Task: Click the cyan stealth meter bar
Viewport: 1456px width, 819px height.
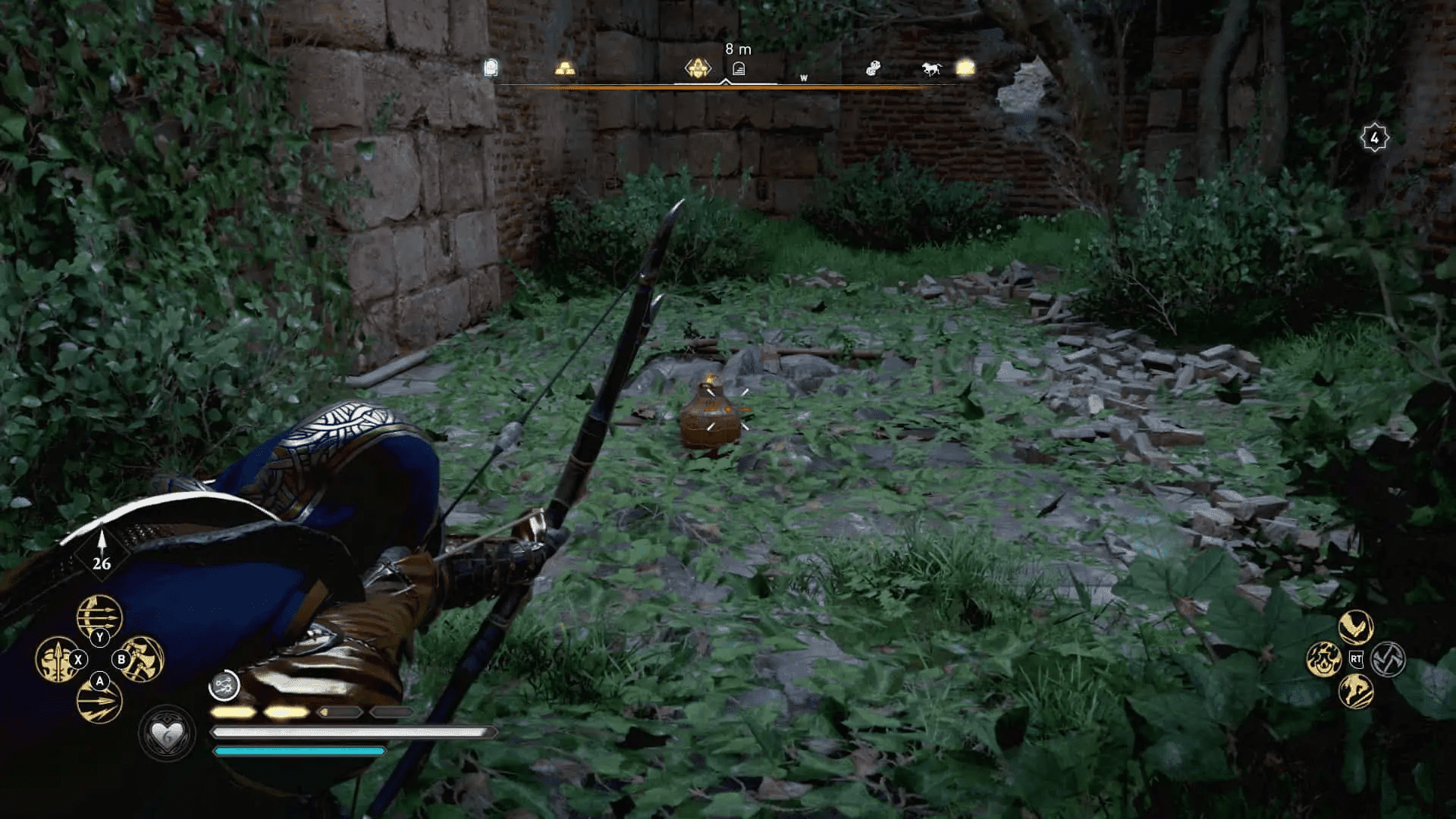Action: 300,752
